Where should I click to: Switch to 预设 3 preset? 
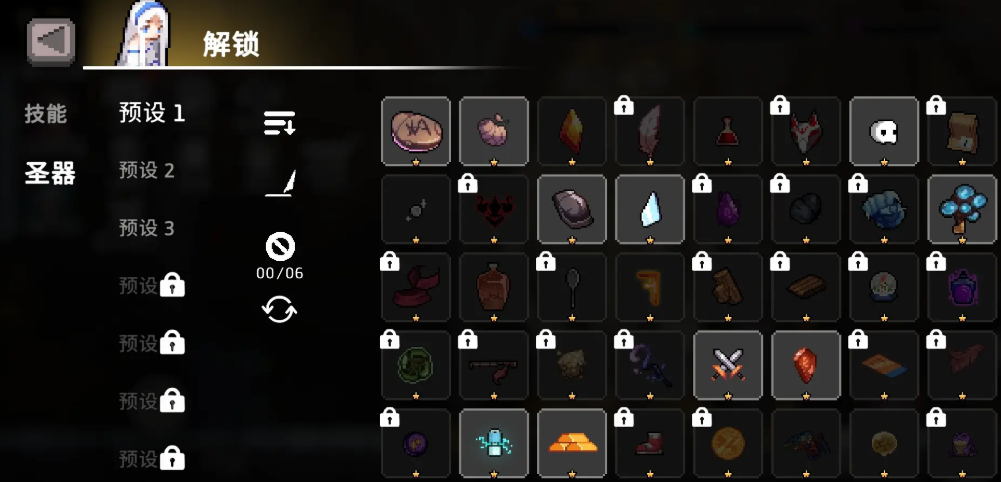[x=147, y=228]
